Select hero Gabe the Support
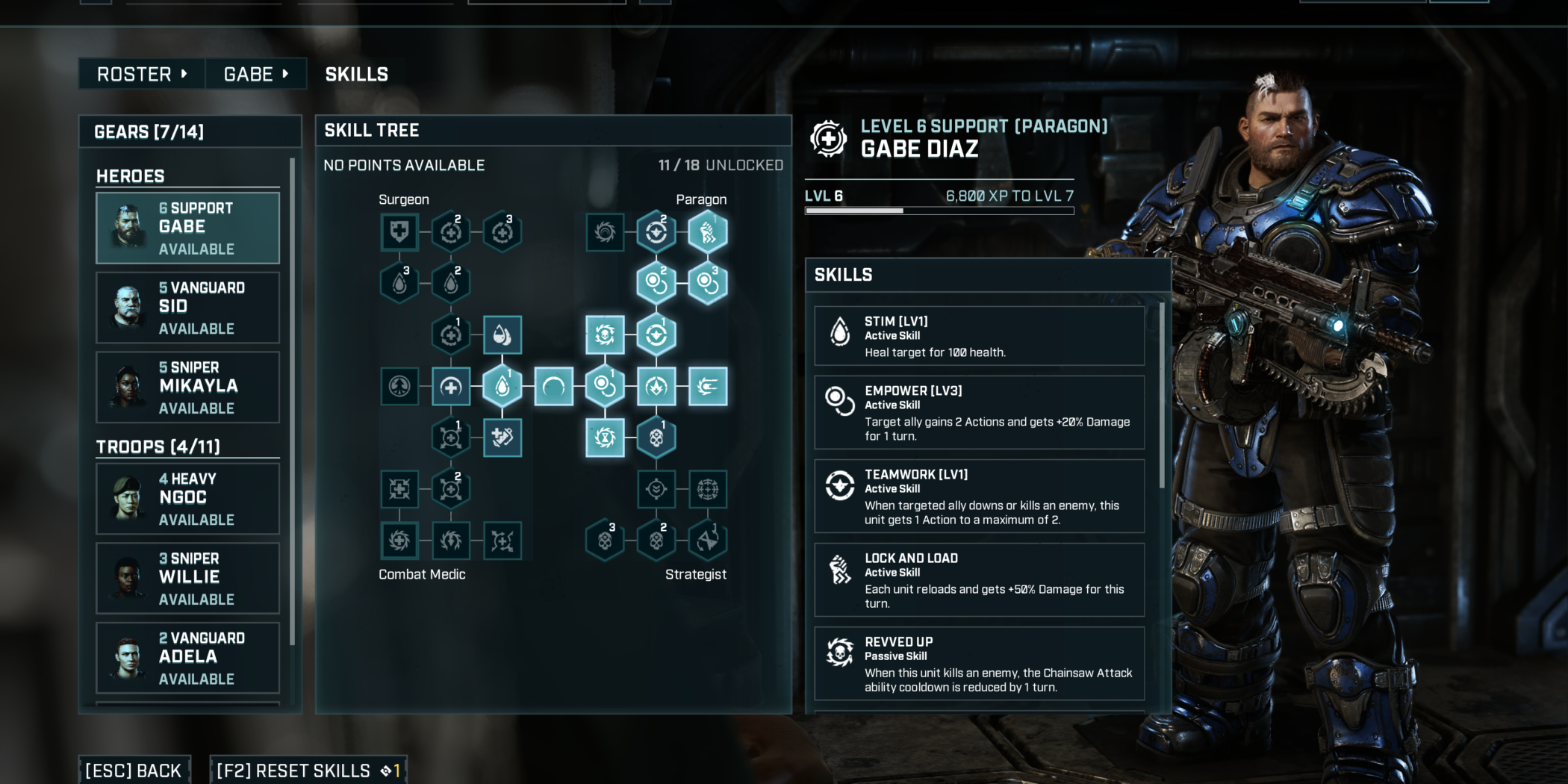Screen dimensions: 1568x784 point(187,228)
